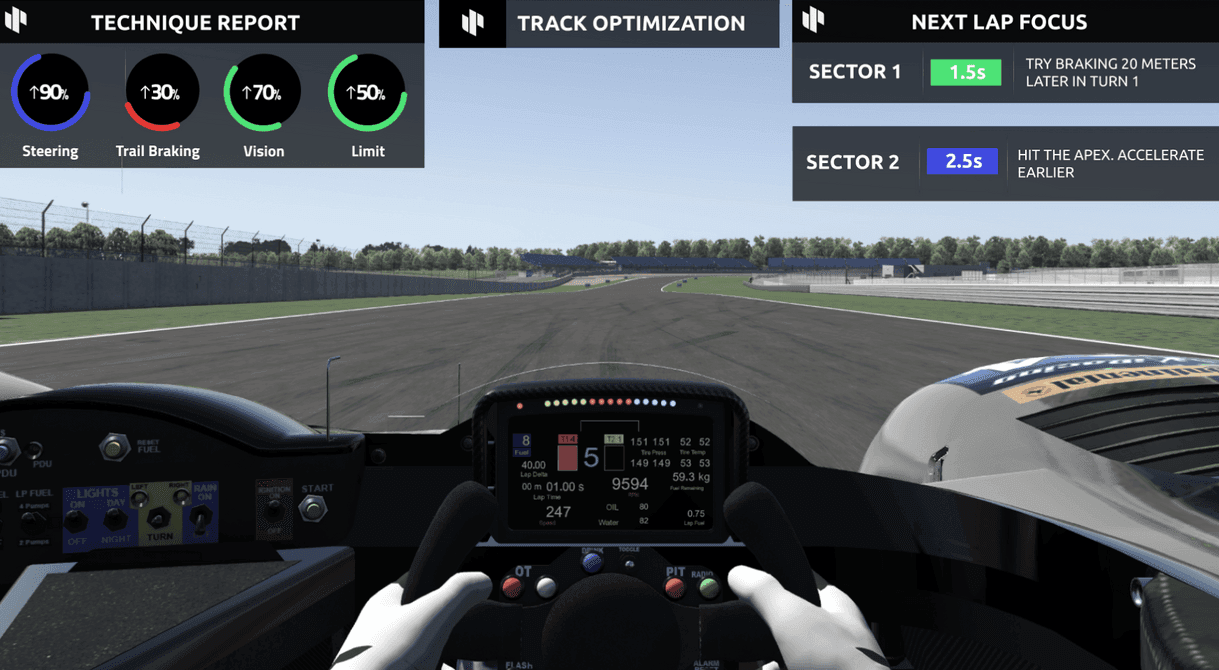1219x670 pixels.
Task: Select the Limit technique gauge
Action: 367,93
